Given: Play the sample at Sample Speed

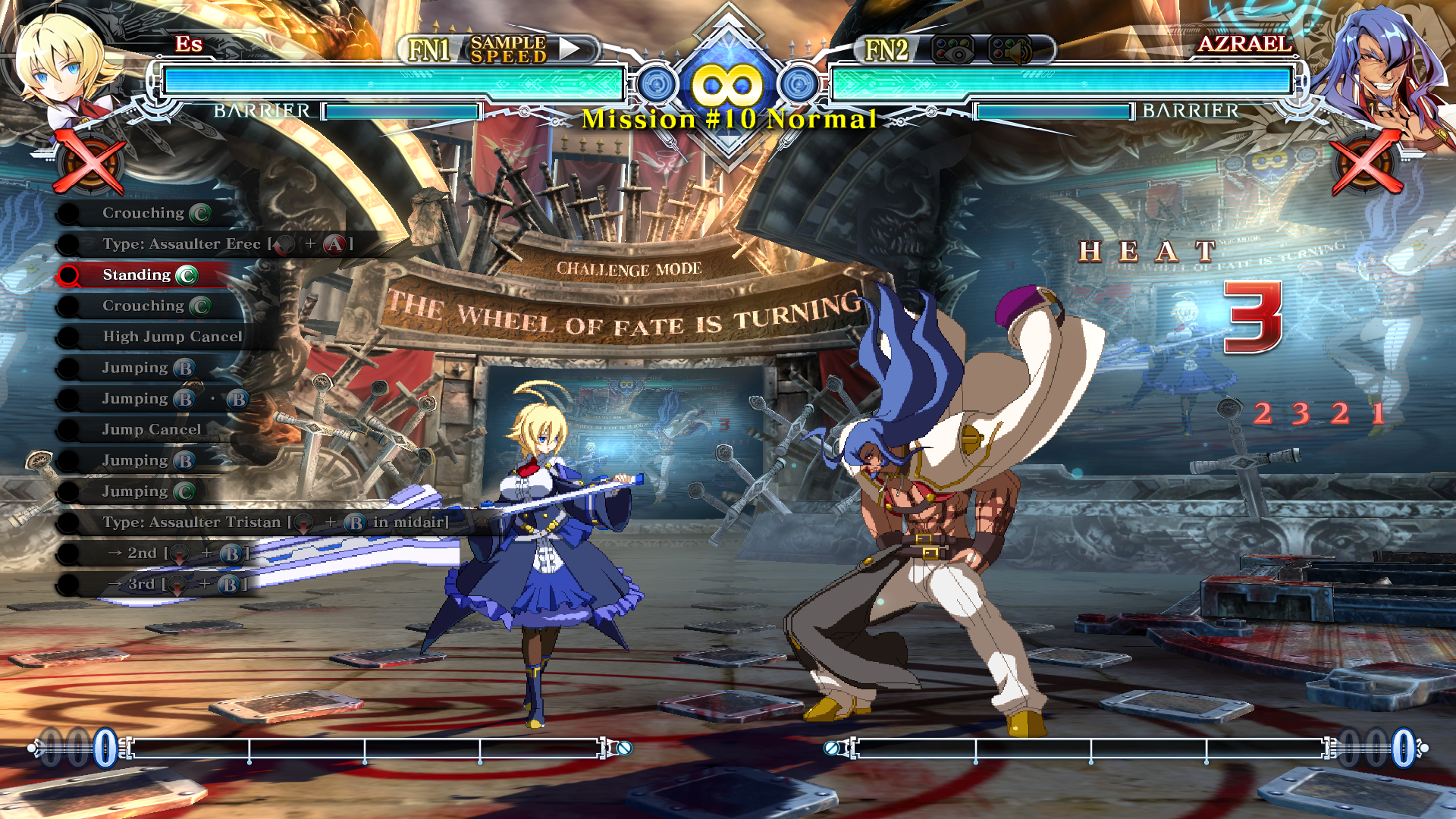Looking at the screenshot, I should [570, 49].
